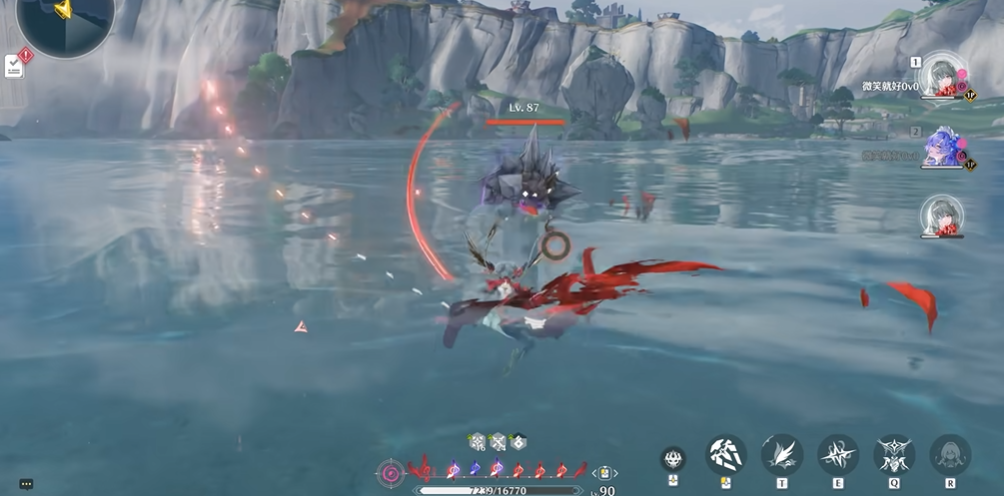The height and width of the screenshot is (496, 1004).
Task: Select the first hexagonal buff icon
Action: point(478,441)
